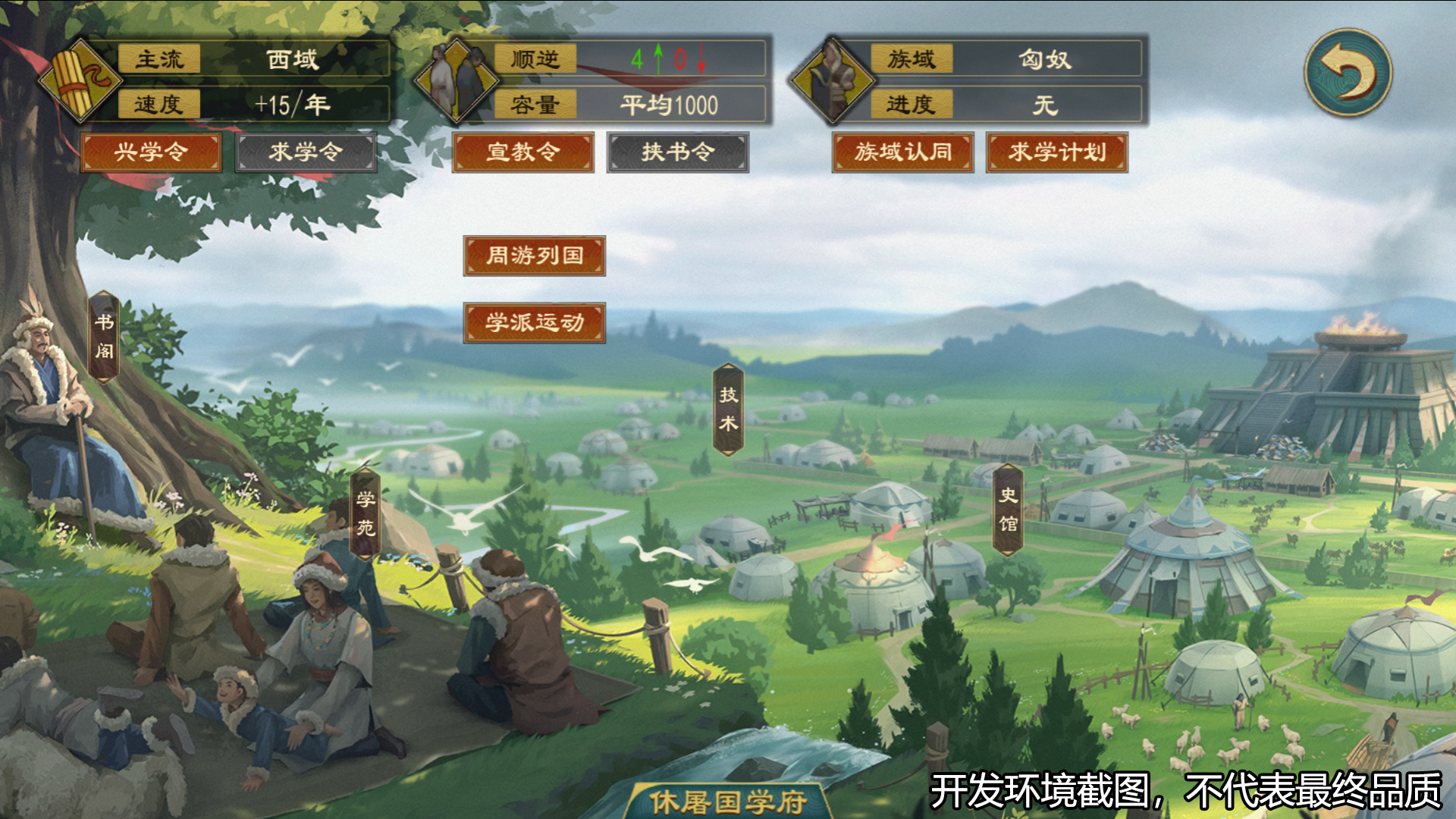
Task: Enable the 兴学令 decree
Action: click(150, 152)
